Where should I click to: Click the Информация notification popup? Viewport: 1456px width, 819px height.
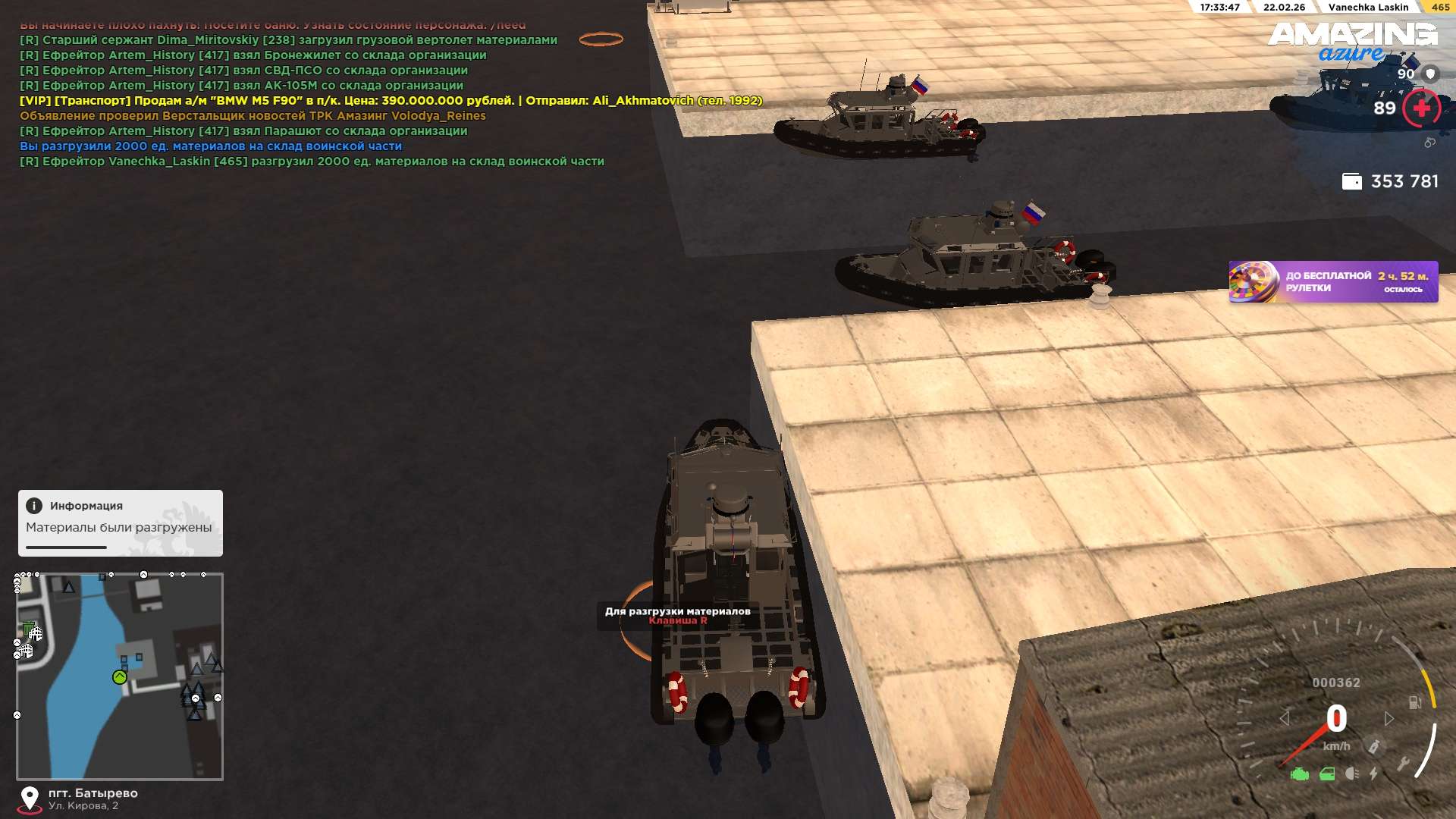pos(120,522)
